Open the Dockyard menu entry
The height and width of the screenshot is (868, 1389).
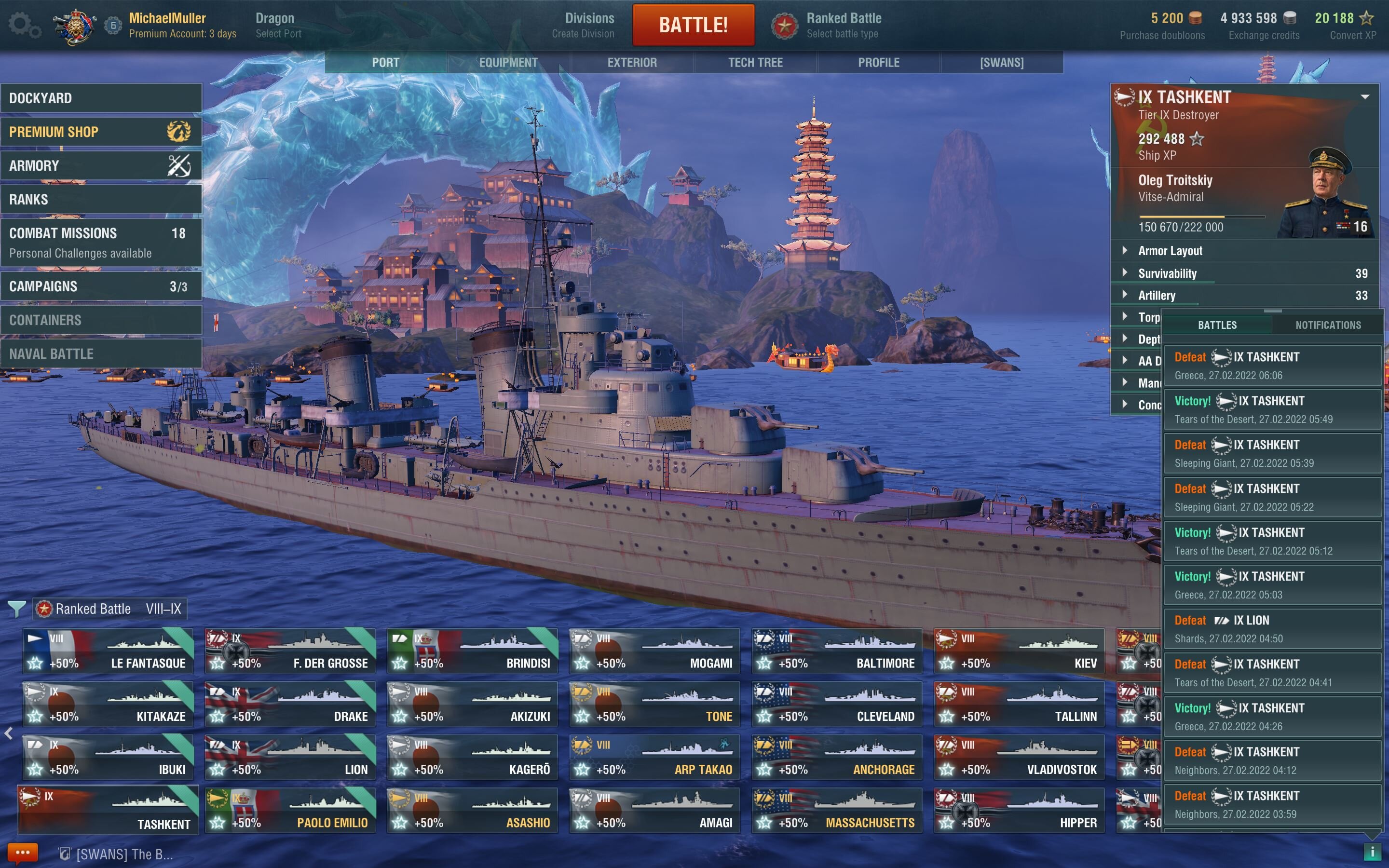point(101,98)
